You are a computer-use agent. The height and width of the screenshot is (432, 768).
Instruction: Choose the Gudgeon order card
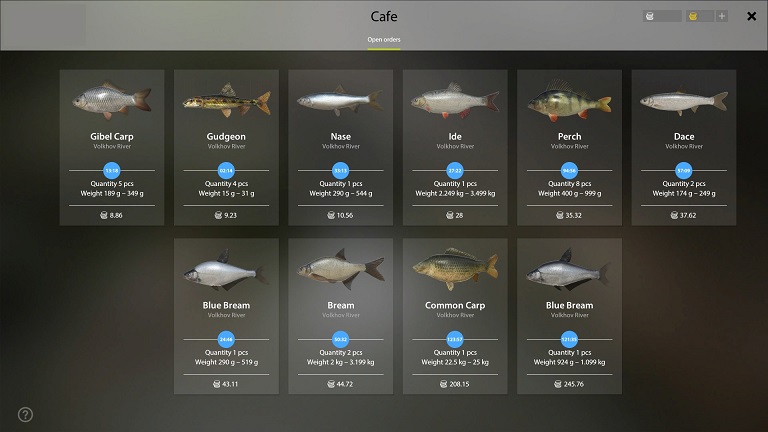click(x=226, y=147)
